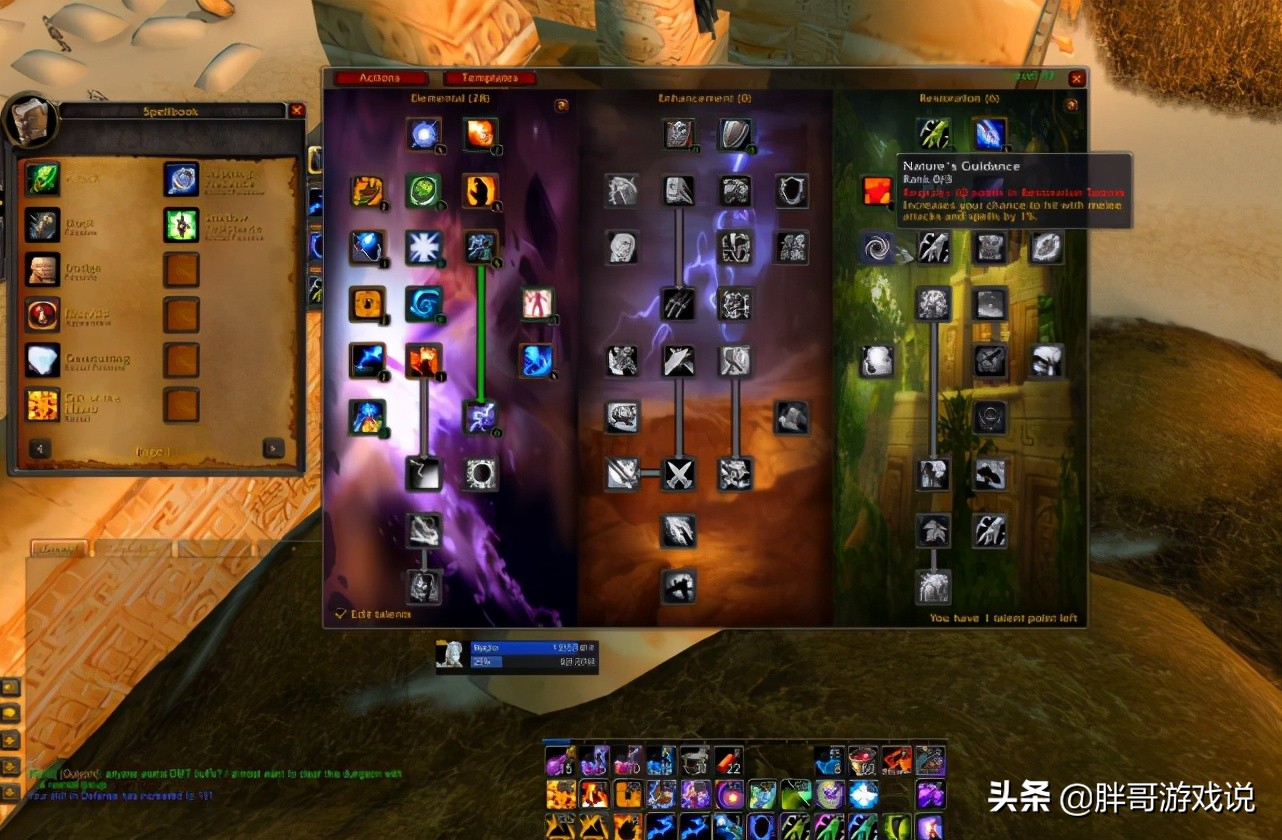Screen dimensions: 1282x840
Task: Open the Actions menu
Action: [x=383, y=78]
